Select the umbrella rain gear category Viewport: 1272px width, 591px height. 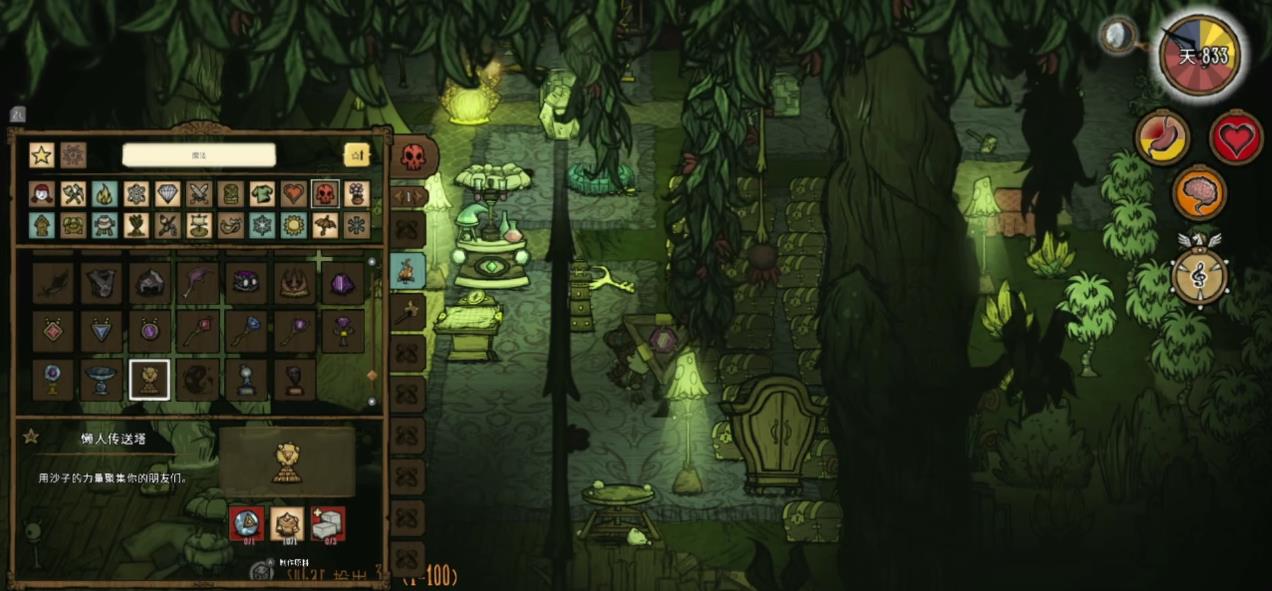pyautogui.click(x=325, y=225)
